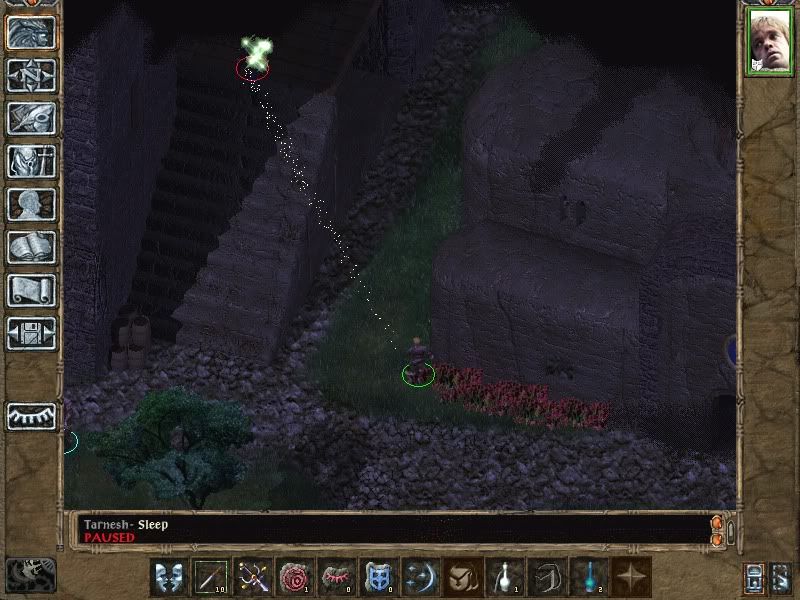Activate the talk masks action button
This screenshot has width=800, height=600.
coord(169,577)
